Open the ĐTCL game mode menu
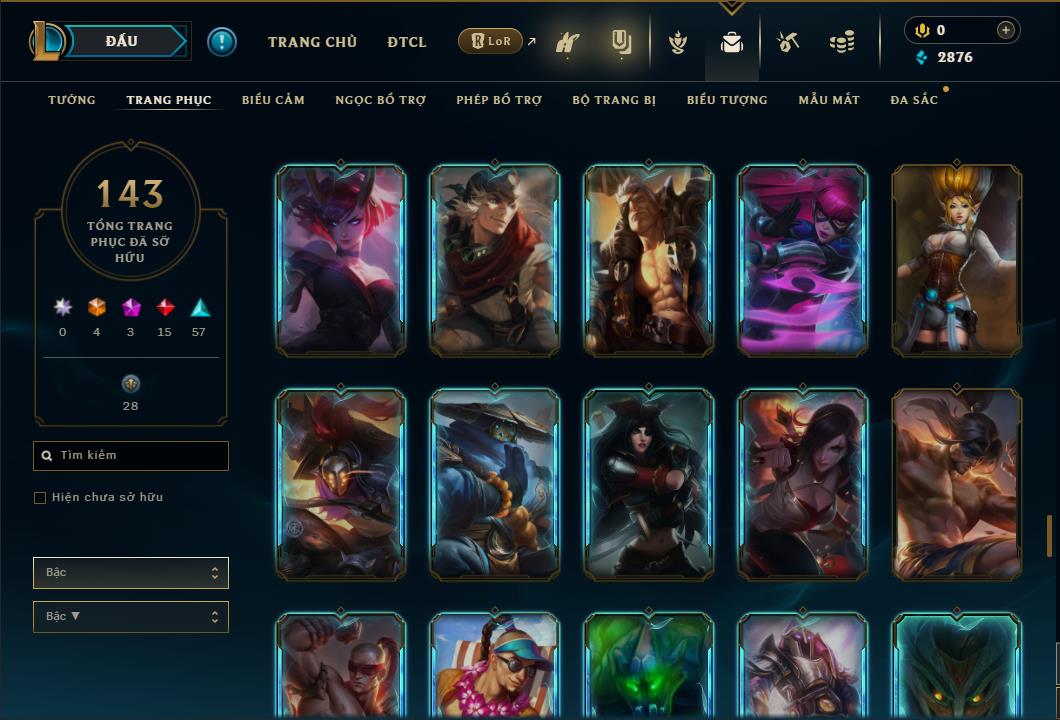 pos(407,42)
